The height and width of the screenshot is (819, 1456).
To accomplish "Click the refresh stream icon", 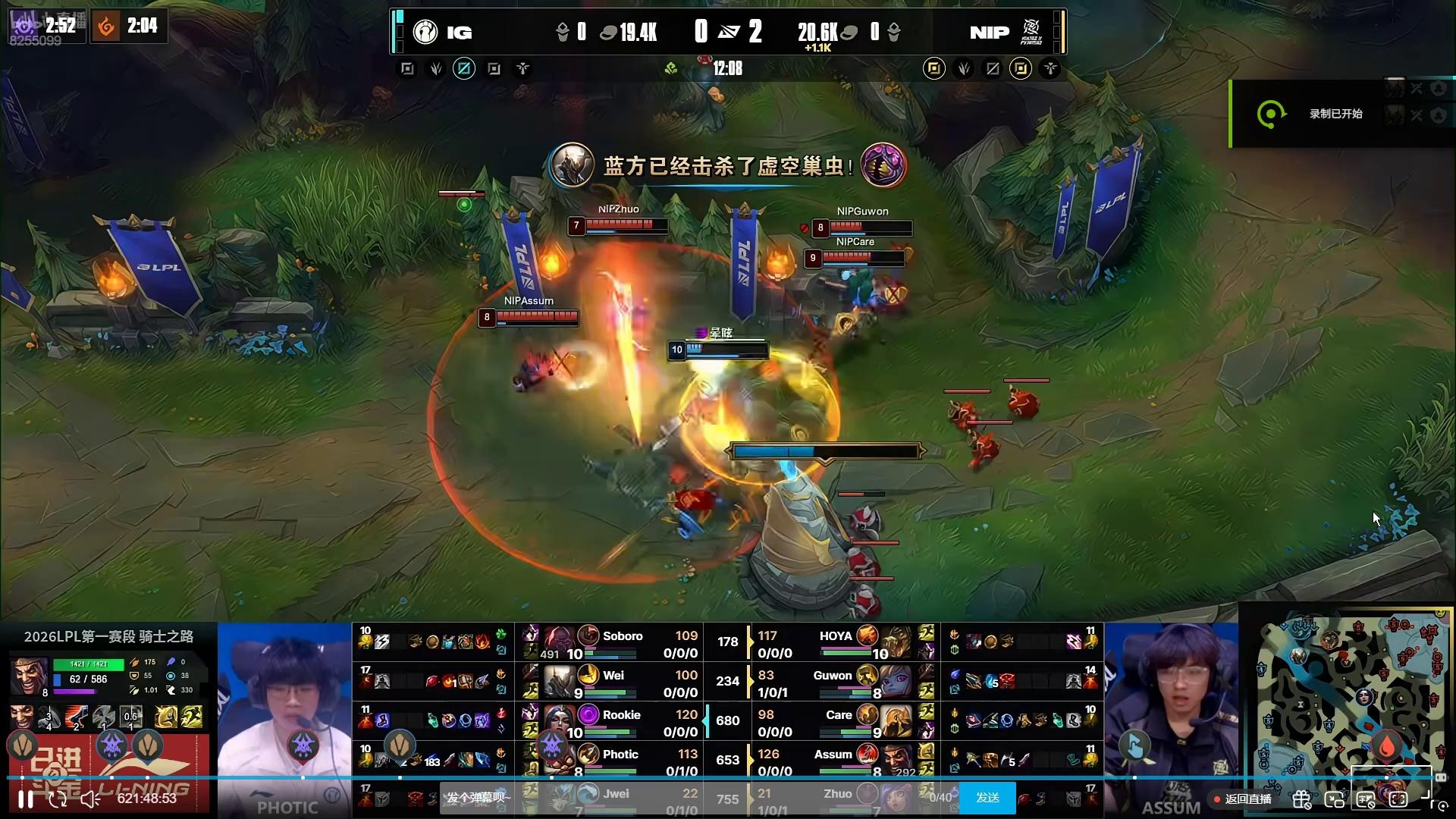I will (58, 799).
